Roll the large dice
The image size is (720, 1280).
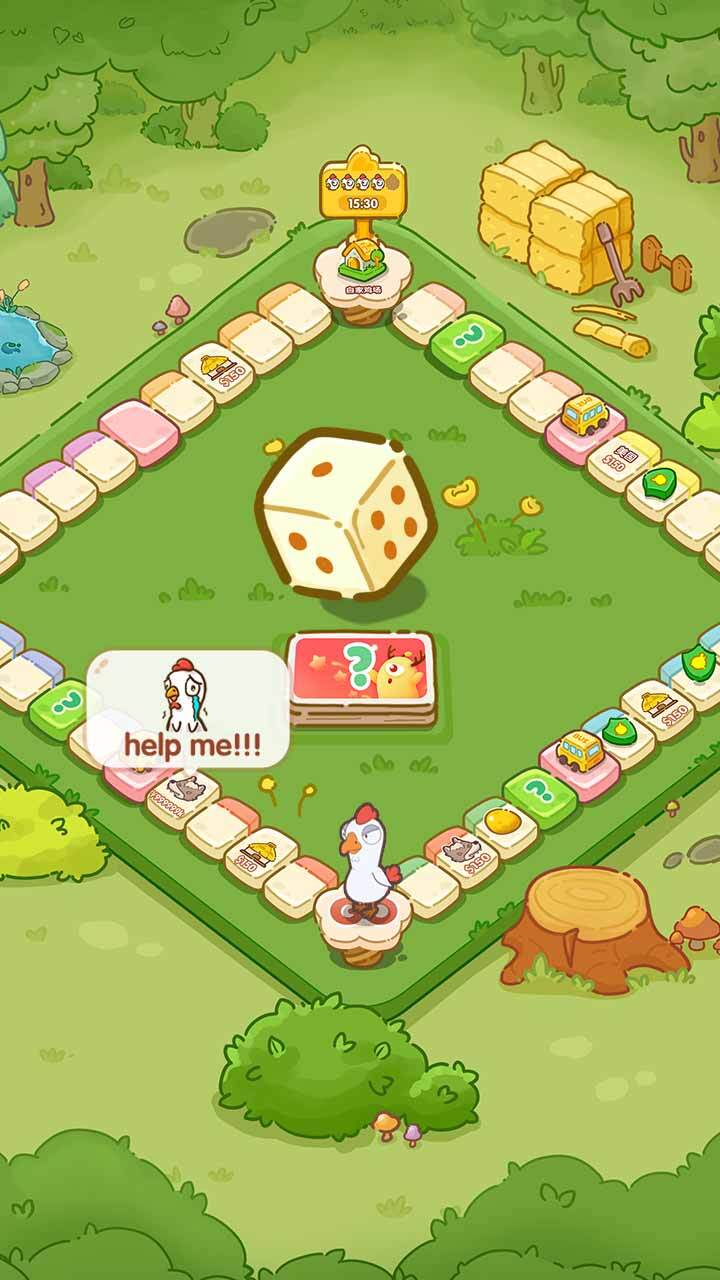tap(346, 514)
